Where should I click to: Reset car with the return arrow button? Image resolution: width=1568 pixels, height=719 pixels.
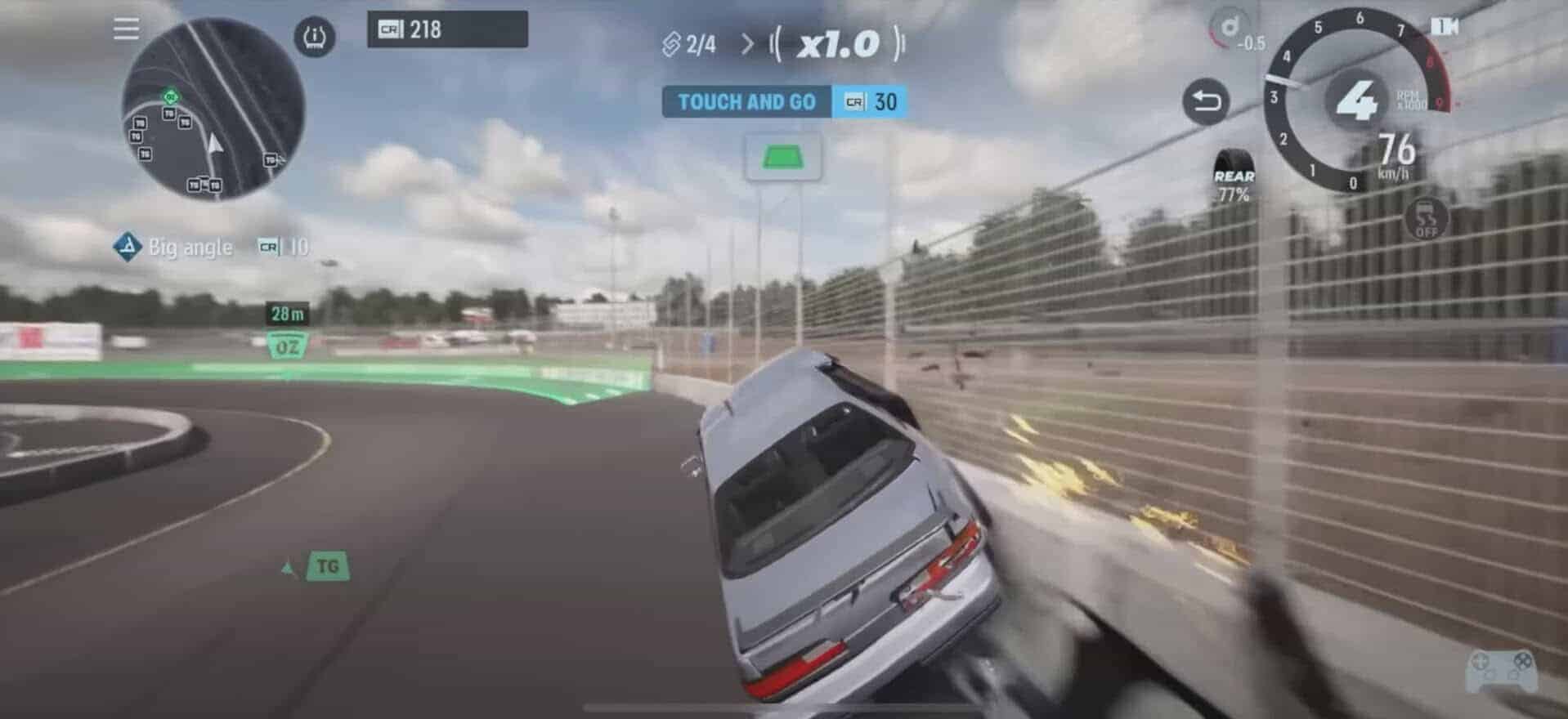(x=1206, y=101)
